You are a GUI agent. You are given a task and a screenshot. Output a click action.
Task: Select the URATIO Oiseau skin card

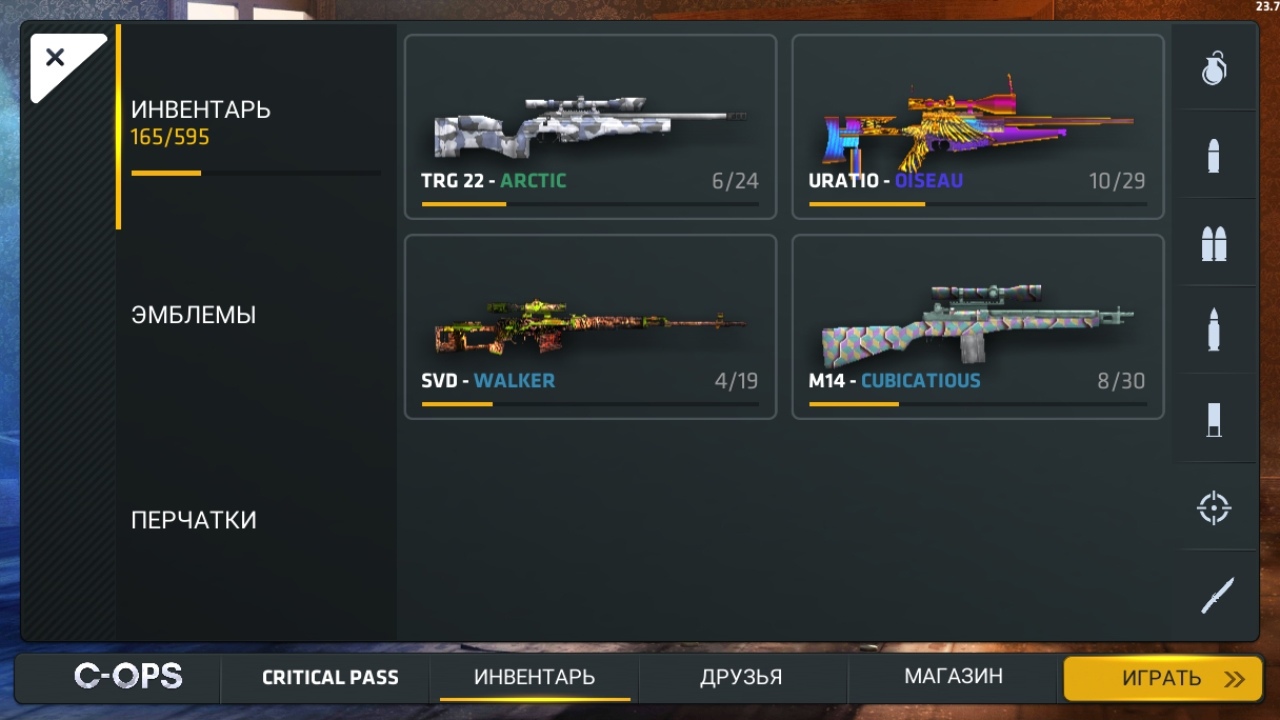coord(977,127)
